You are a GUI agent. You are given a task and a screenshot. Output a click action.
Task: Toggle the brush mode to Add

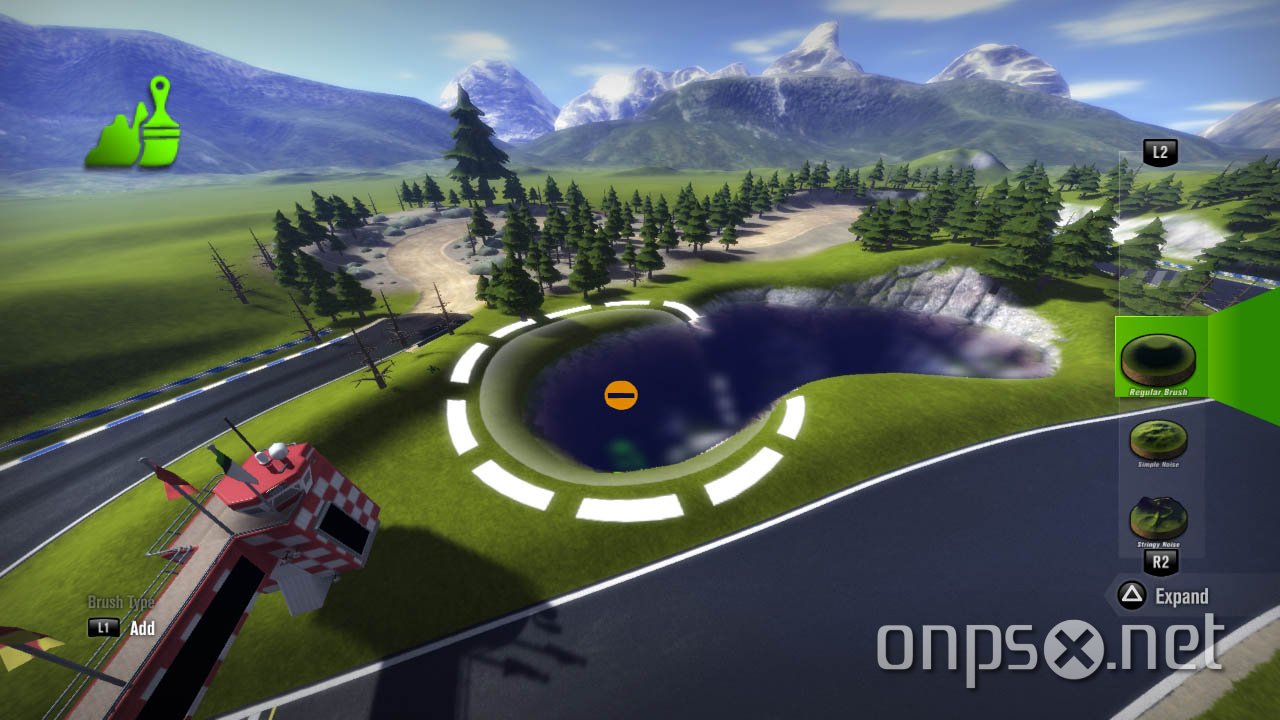coord(140,629)
